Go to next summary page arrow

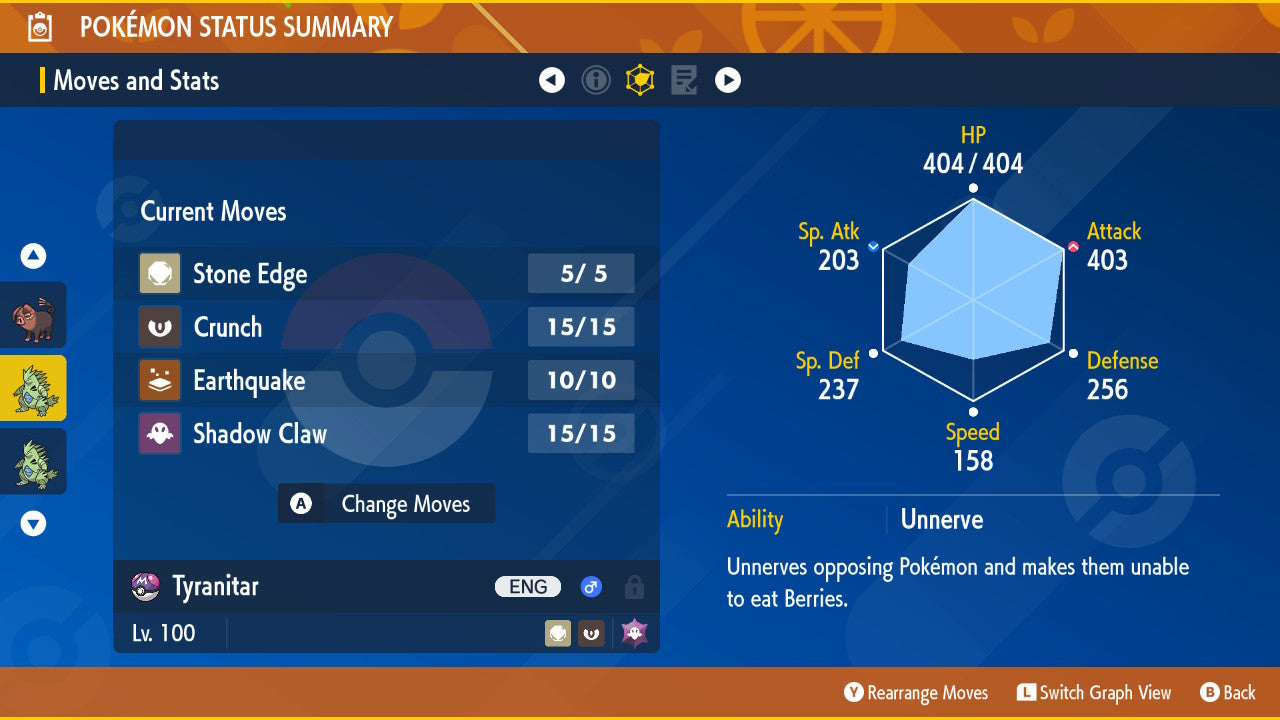728,80
